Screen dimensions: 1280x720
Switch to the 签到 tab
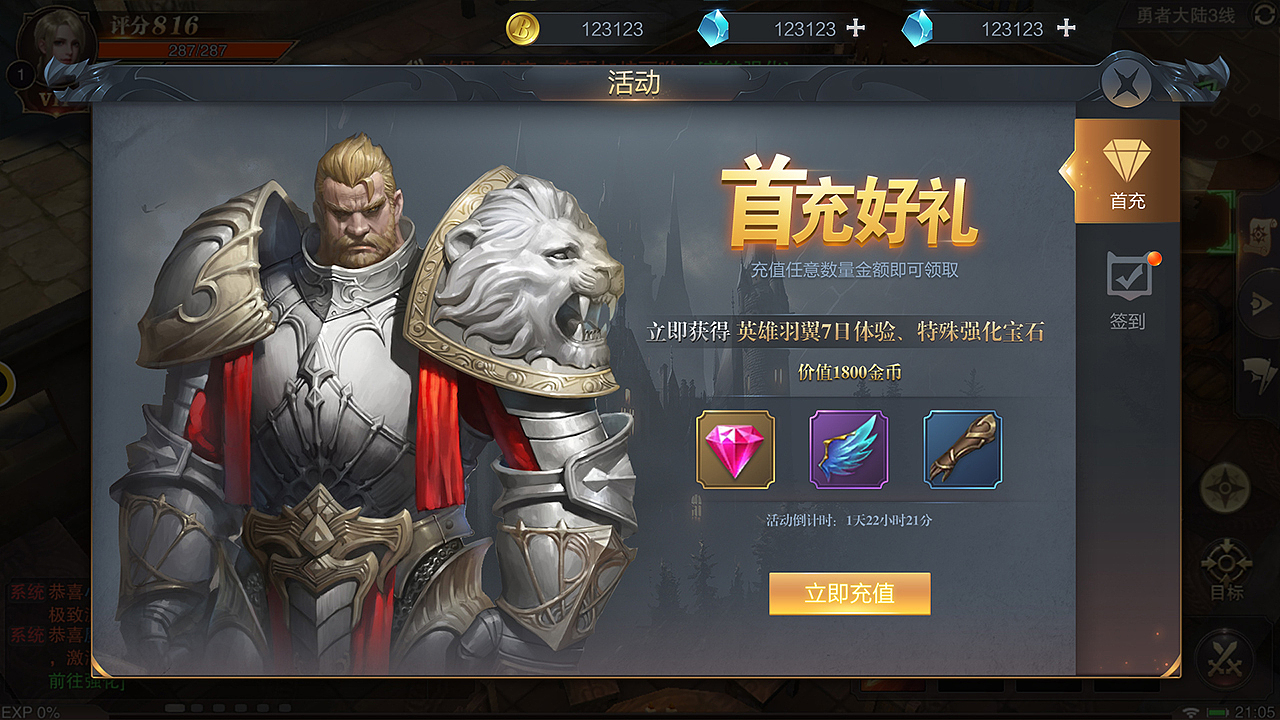[x=1127, y=320]
